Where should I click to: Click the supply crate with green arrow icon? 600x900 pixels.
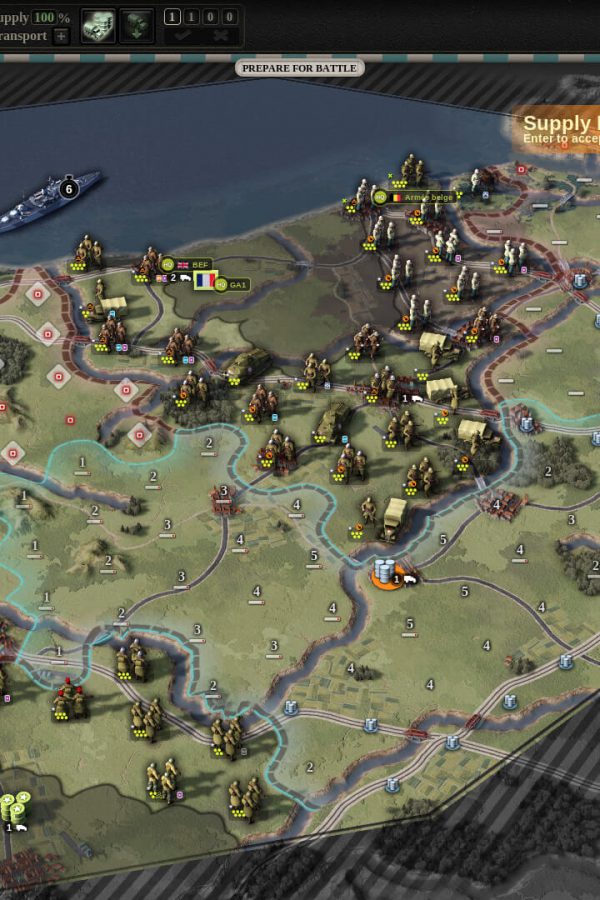[137, 25]
